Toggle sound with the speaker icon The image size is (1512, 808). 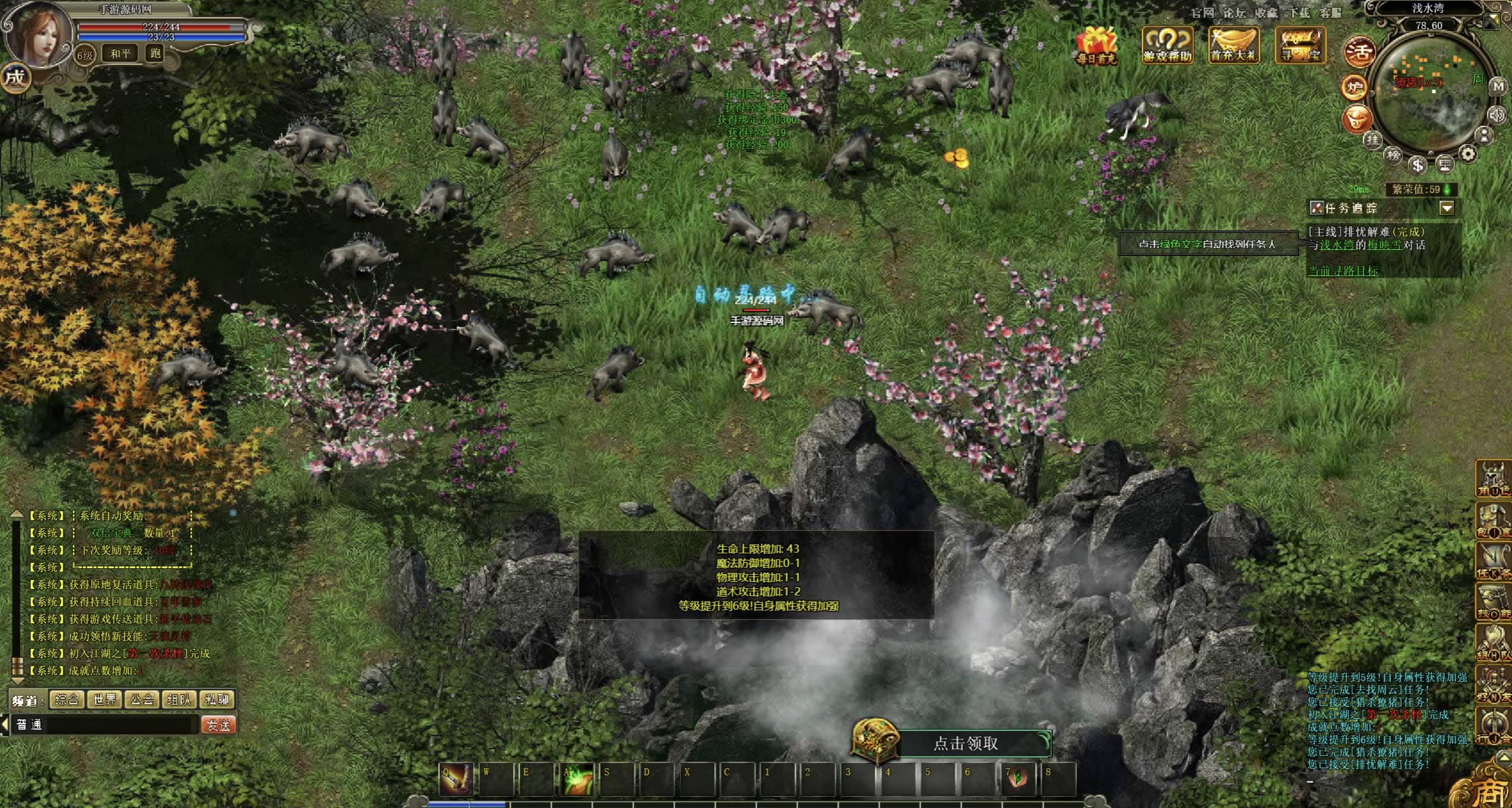[x=1495, y=115]
